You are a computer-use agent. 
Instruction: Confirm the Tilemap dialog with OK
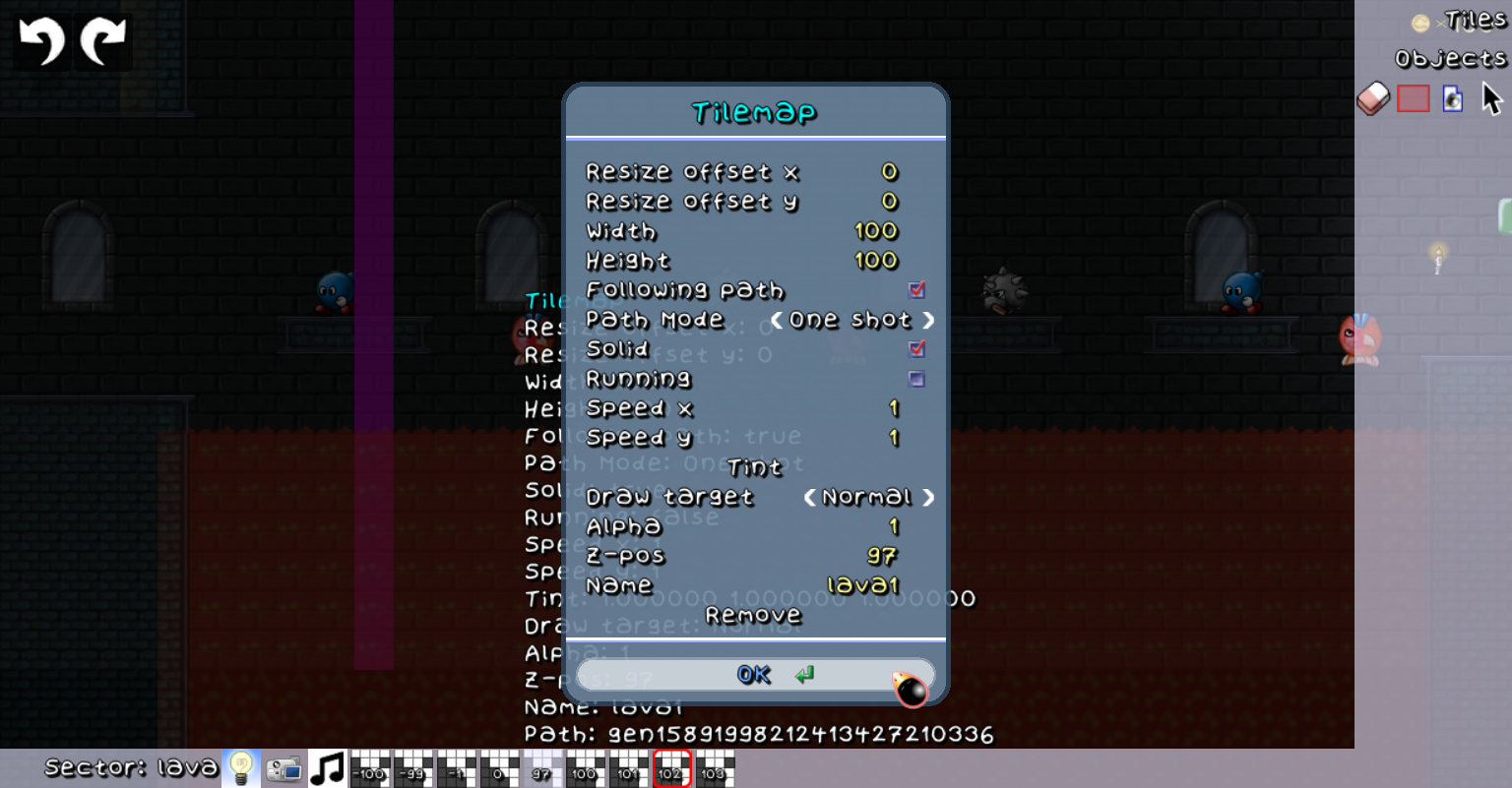(x=755, y=675)
